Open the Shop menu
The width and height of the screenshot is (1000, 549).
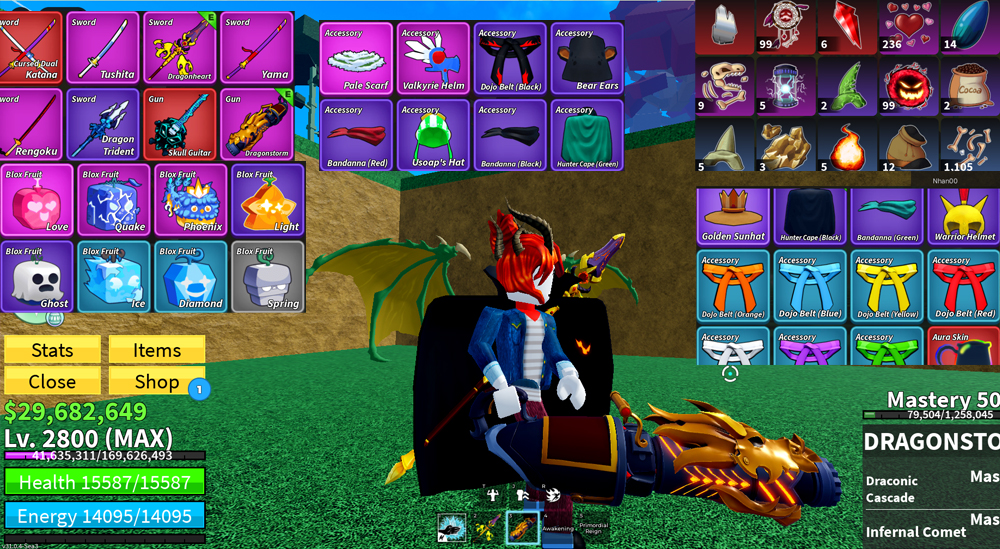[x=157, y=381]
